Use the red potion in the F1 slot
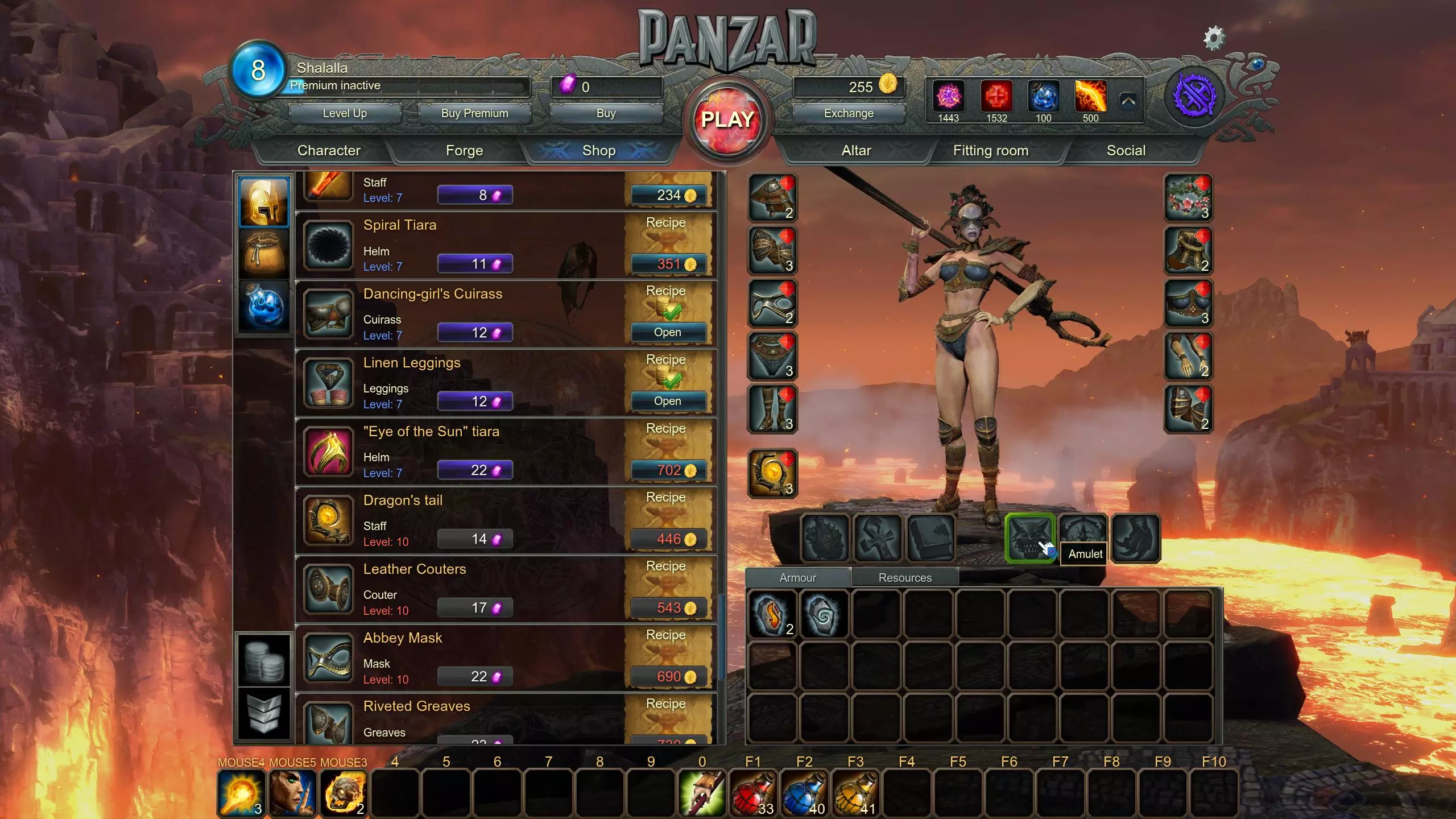 [x=753, y=793]
